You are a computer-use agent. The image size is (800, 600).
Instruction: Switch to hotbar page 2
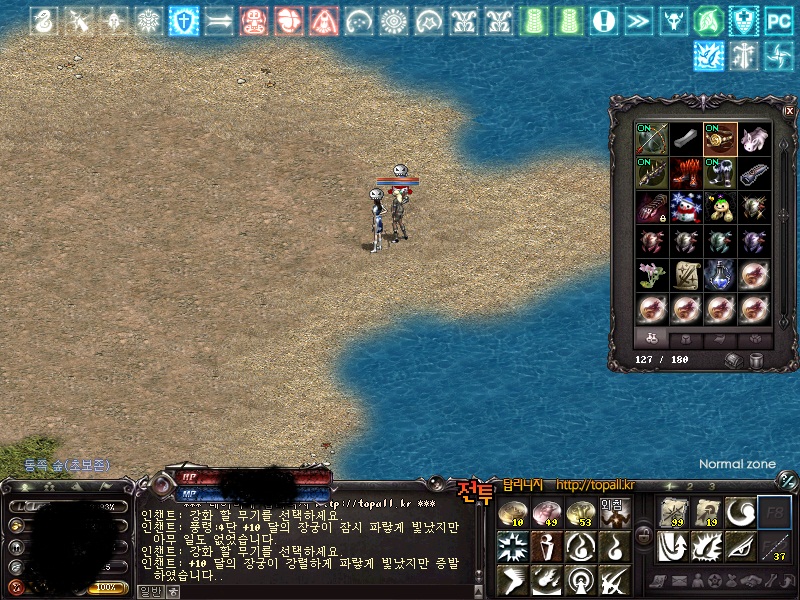[x=689, y=487]
